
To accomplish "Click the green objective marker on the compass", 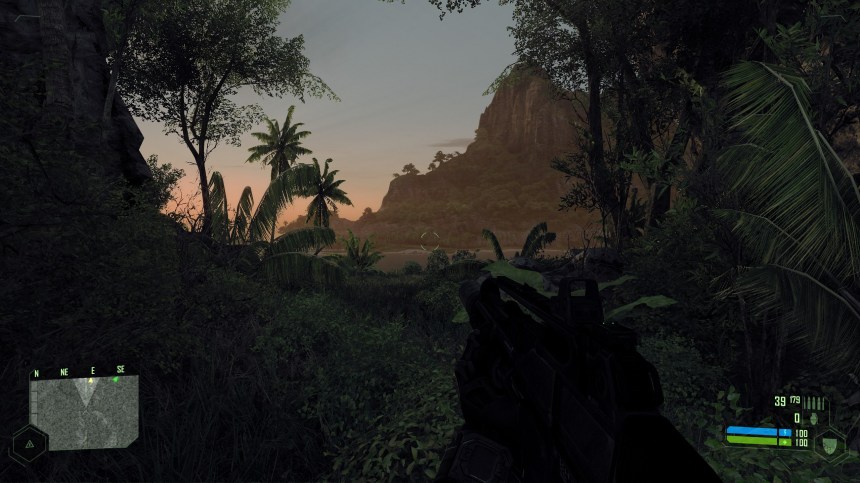I will point(116,379).
